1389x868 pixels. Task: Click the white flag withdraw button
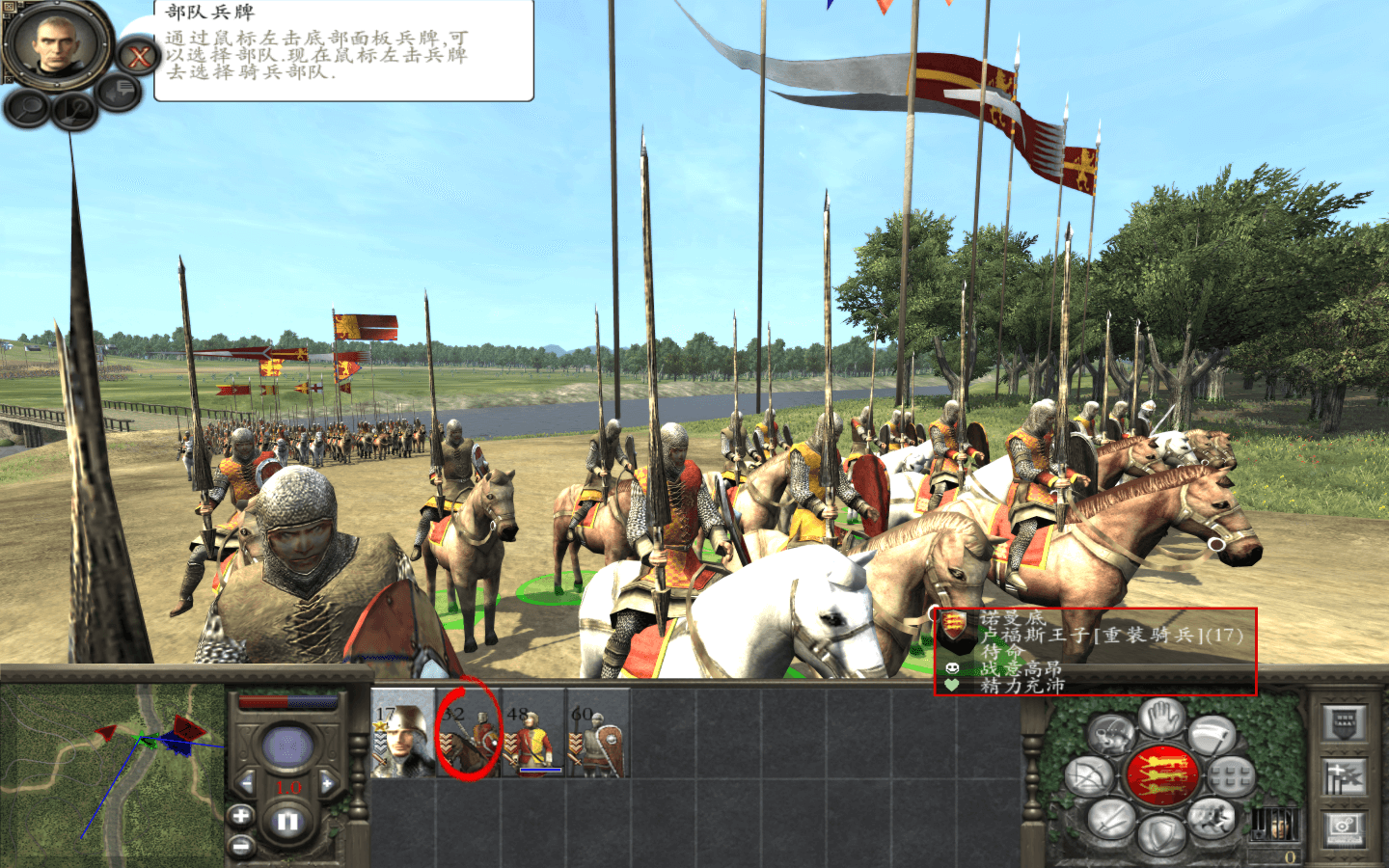tap(1212, 737)
